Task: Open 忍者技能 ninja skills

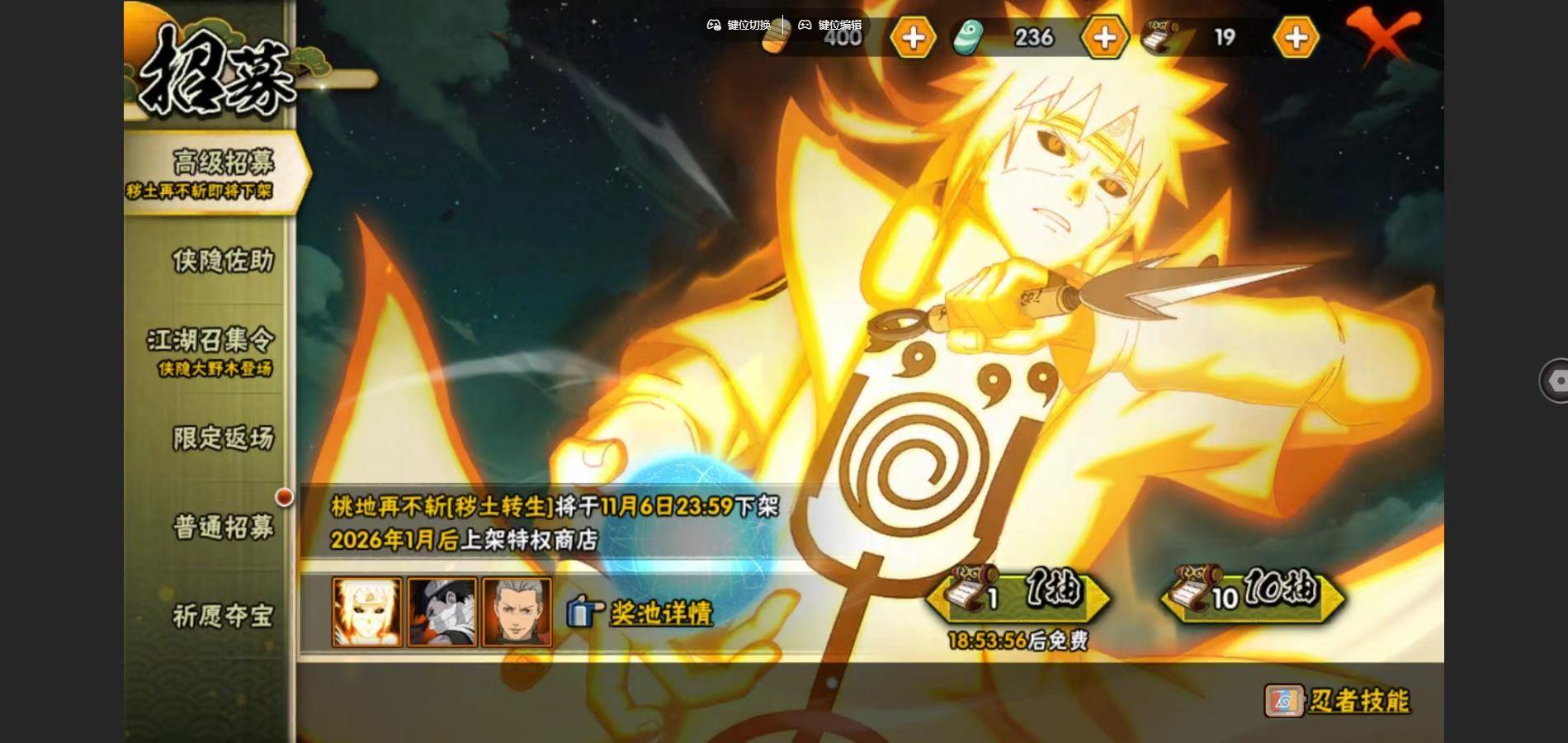Action: tap(1337, 701)
